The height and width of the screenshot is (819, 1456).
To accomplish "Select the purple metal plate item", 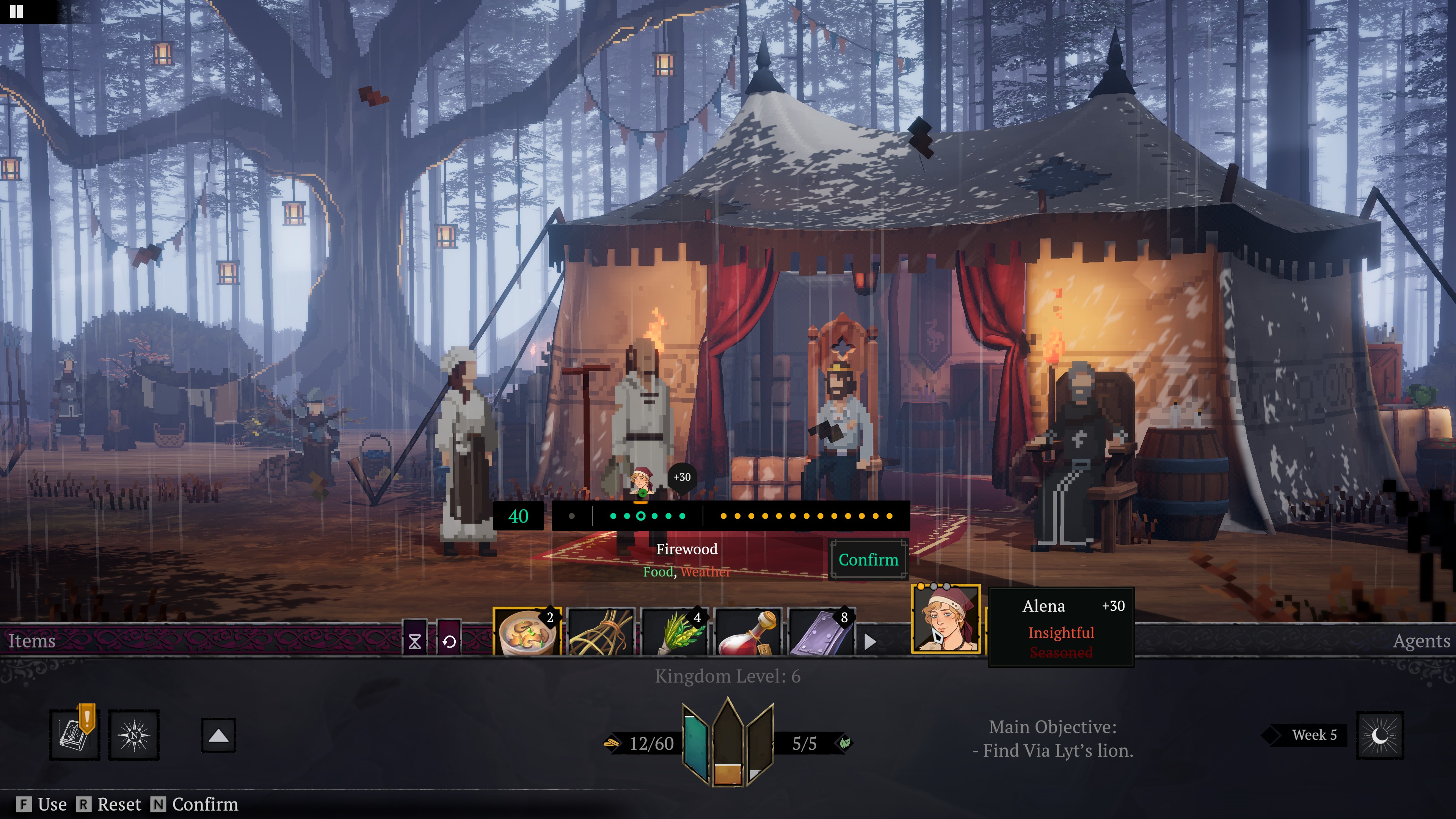I will (821, 632).
